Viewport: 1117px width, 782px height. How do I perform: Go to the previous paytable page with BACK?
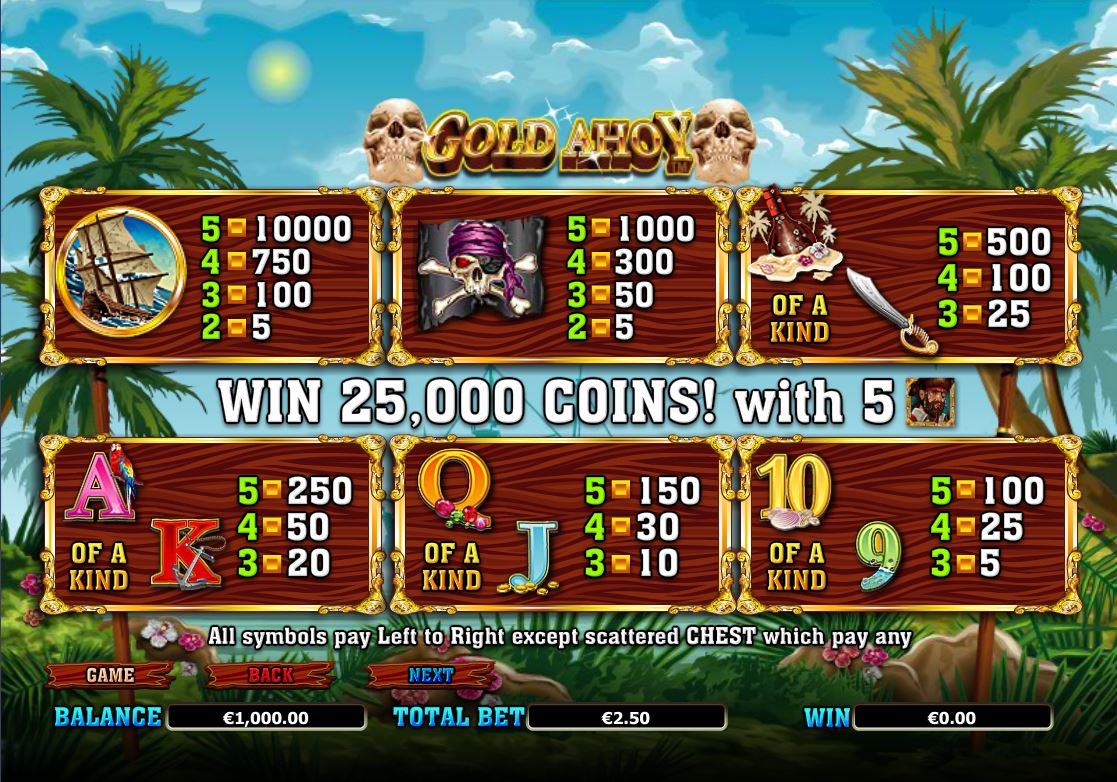pos(271,676)
